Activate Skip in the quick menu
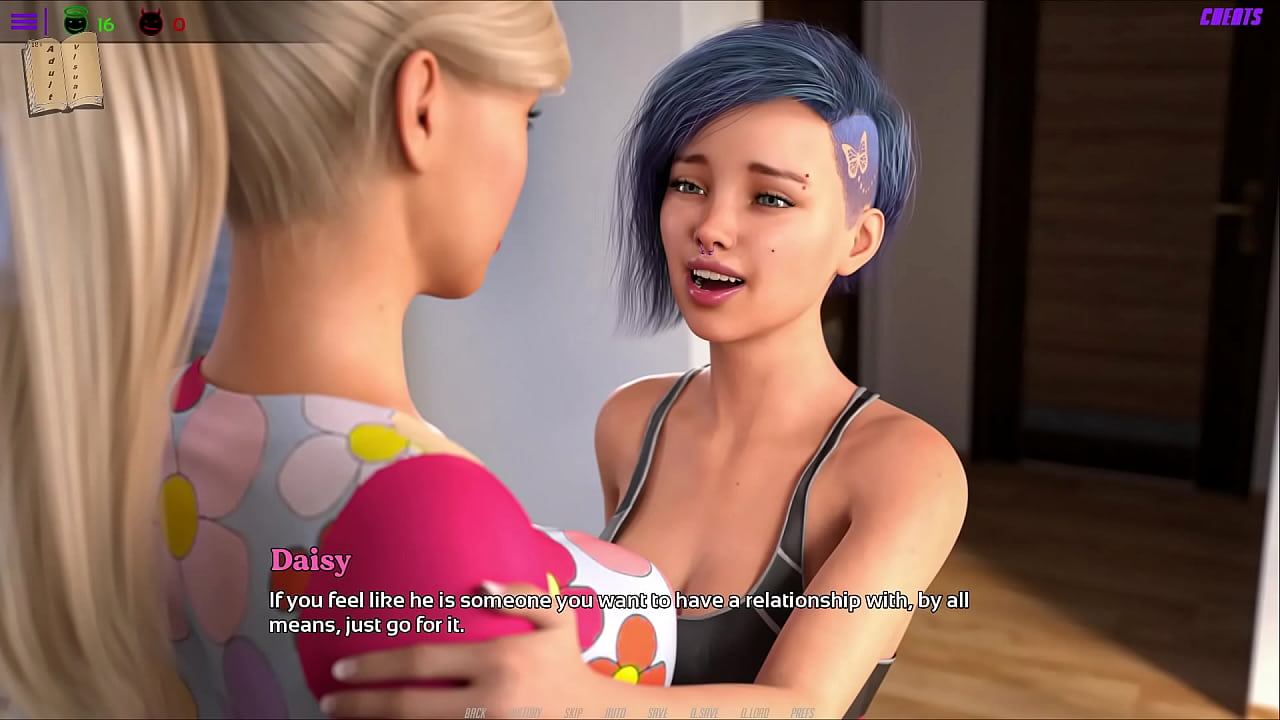 coord(573,713)
